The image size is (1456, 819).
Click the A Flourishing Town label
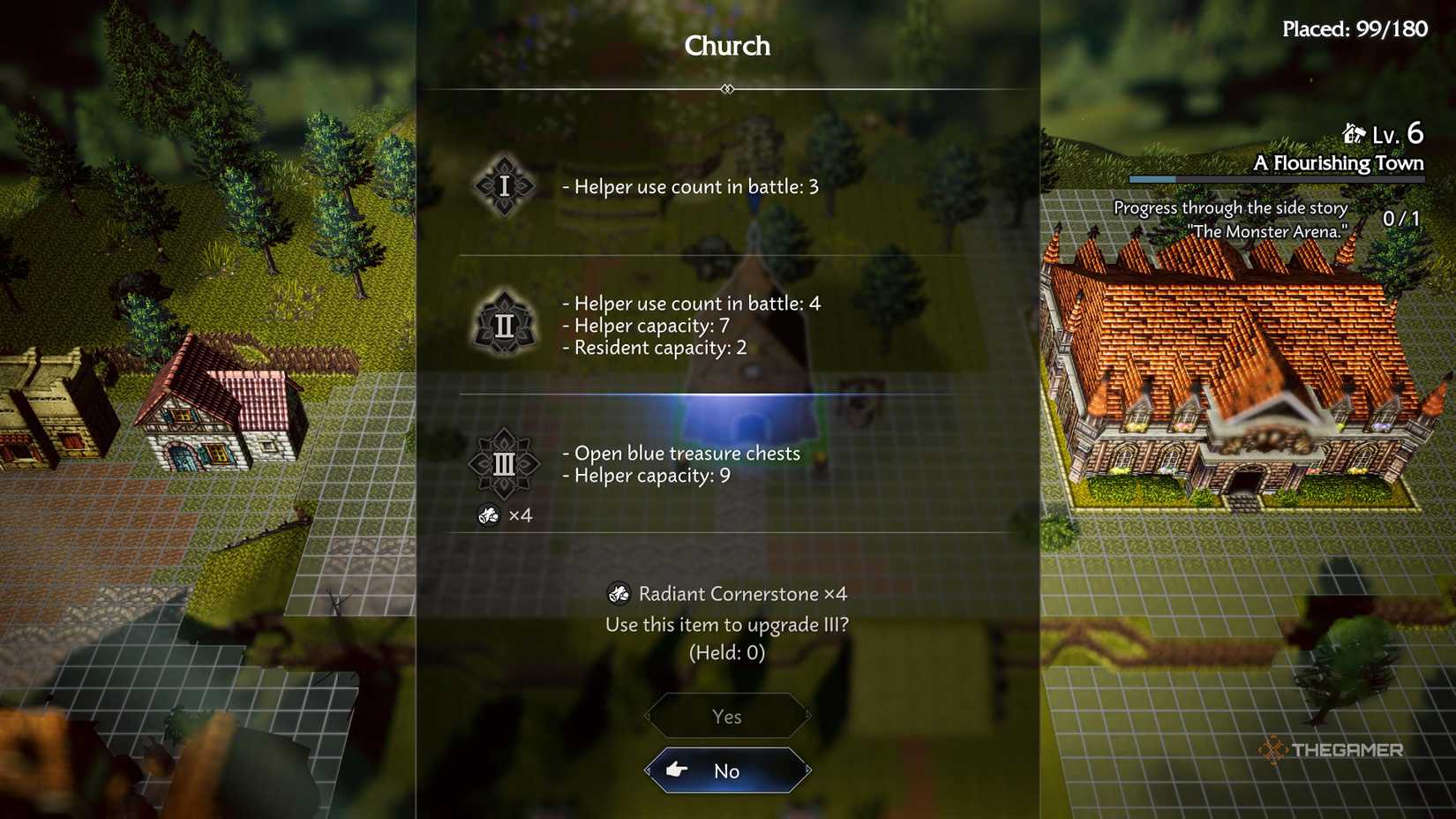tap(1340, 162)
